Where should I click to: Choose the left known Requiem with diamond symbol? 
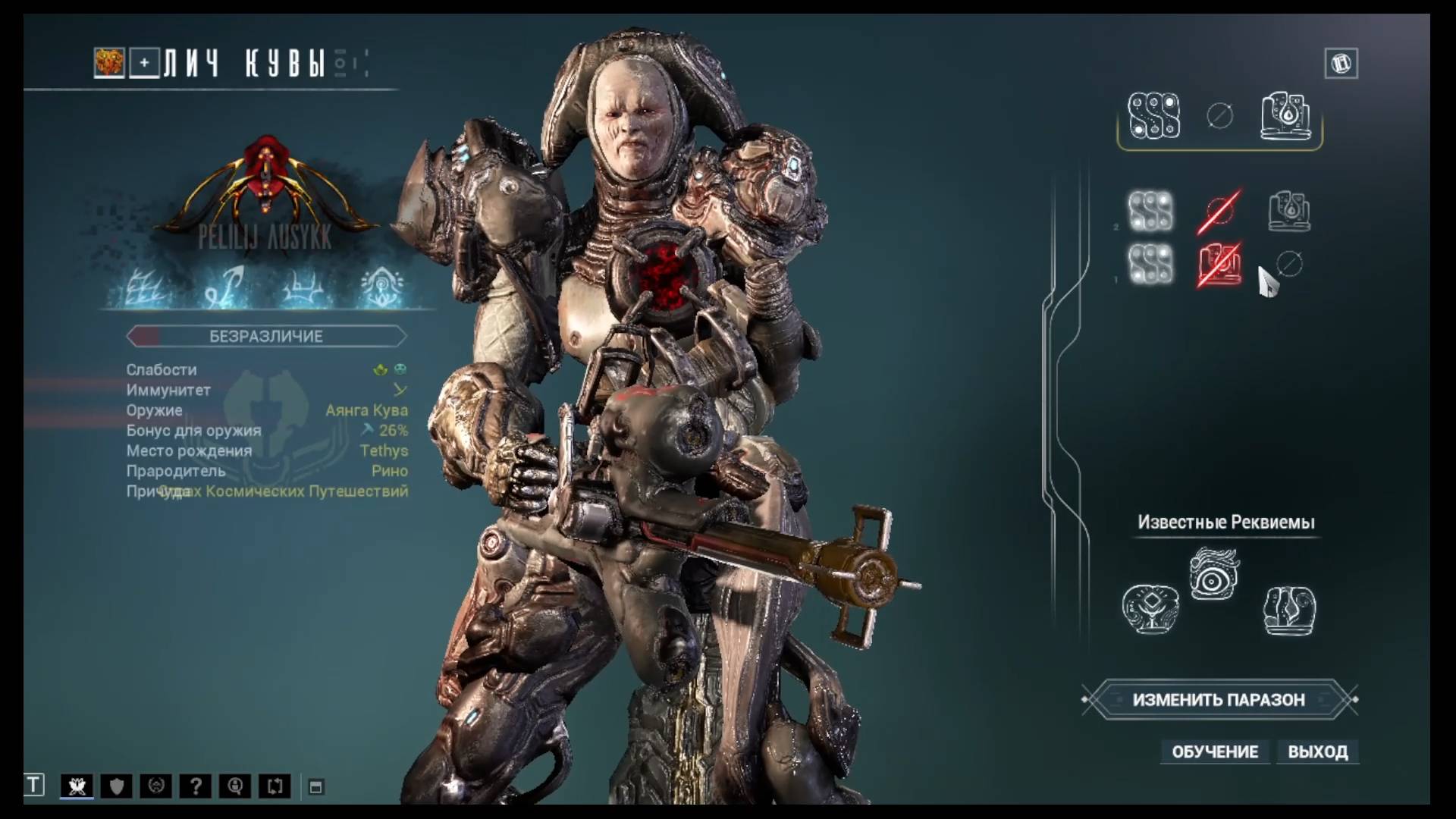click(x=1150, y=608)
